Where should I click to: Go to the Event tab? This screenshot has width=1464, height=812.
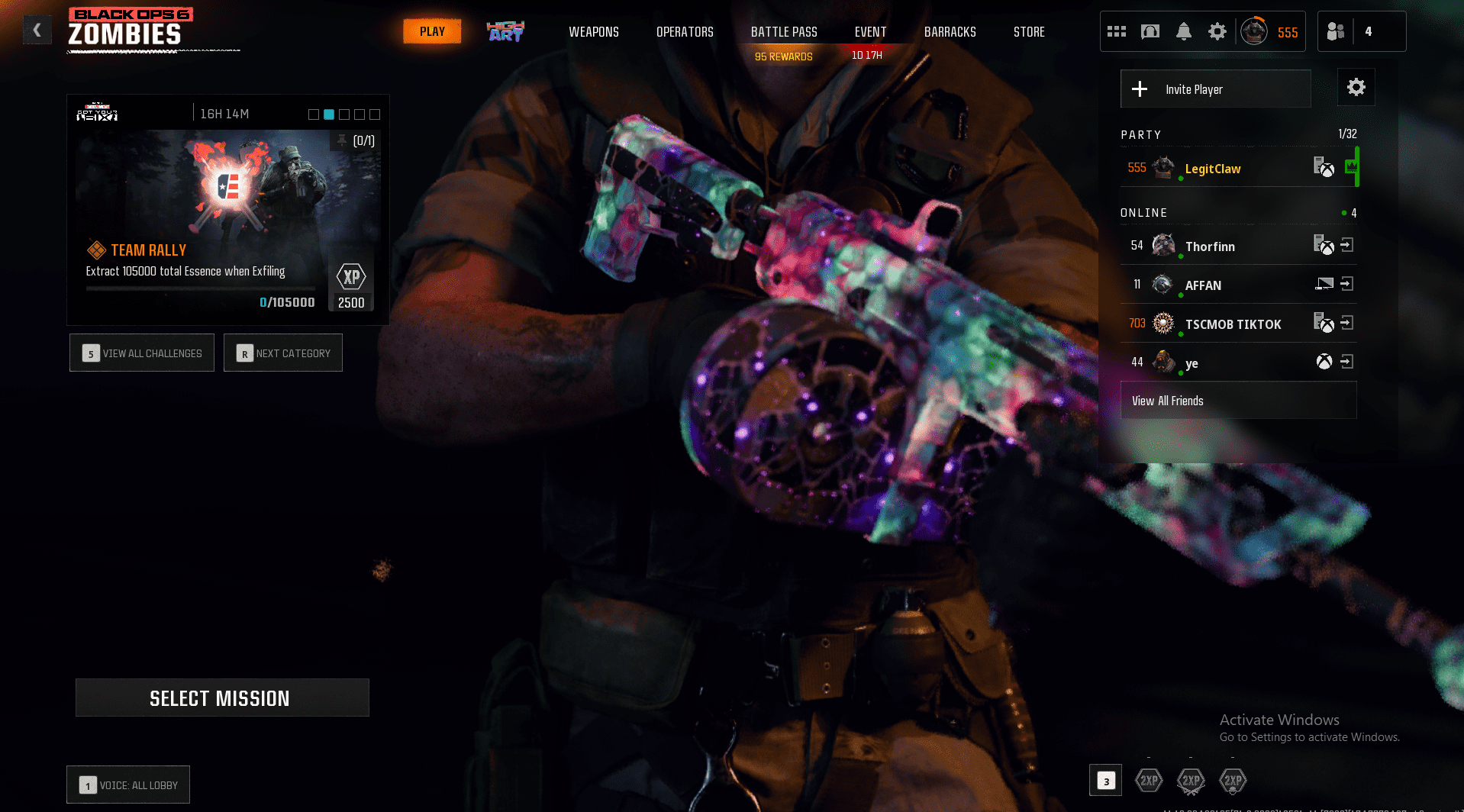pos(870,32)
